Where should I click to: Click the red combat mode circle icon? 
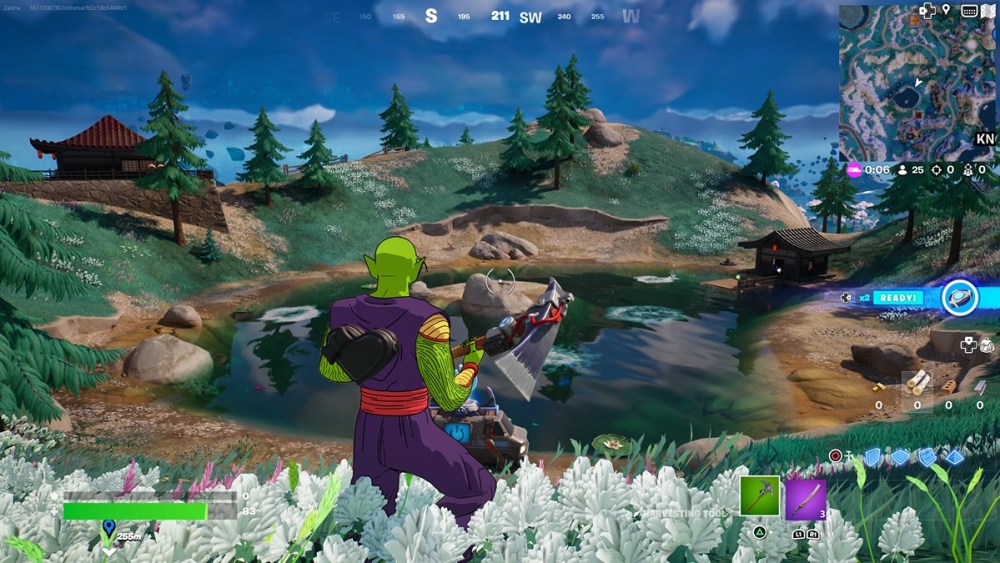click(x=836, y=456)
